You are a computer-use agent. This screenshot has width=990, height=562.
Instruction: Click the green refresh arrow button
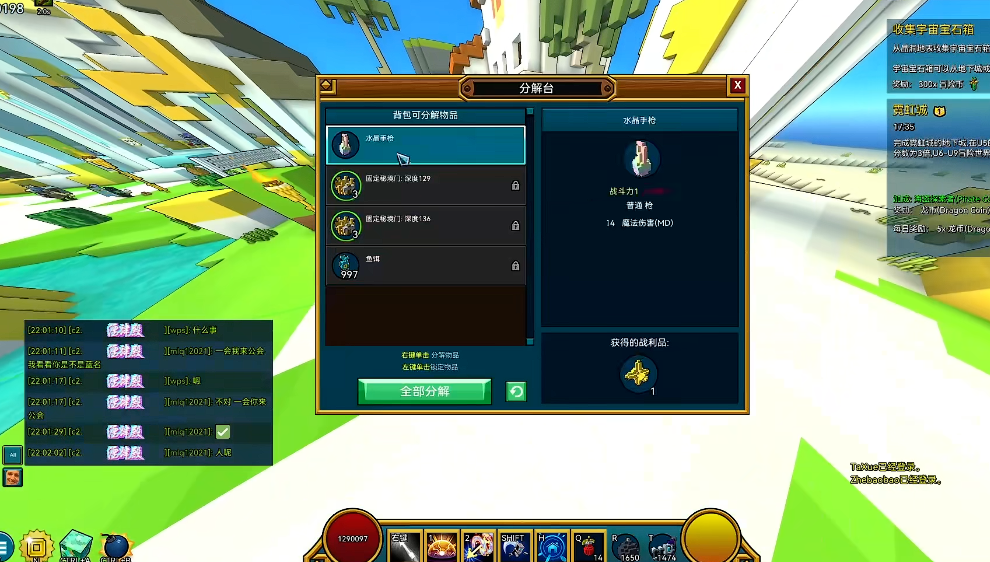click(516, 391)
